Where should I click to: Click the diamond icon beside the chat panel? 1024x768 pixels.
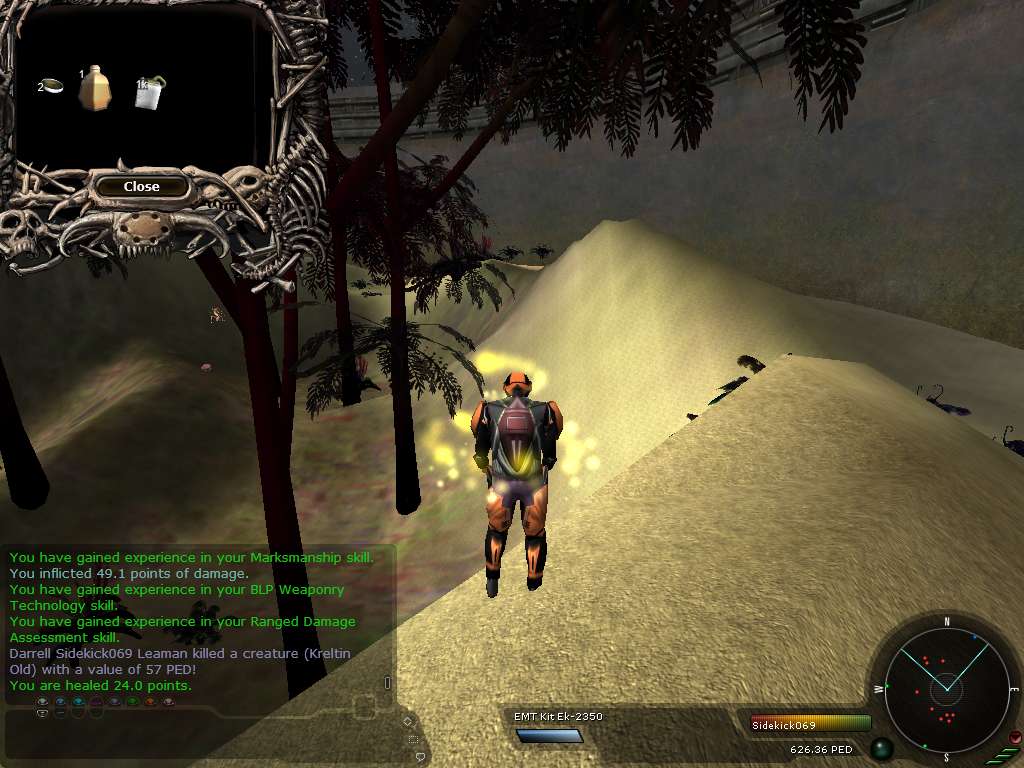(x=407, y=720)
